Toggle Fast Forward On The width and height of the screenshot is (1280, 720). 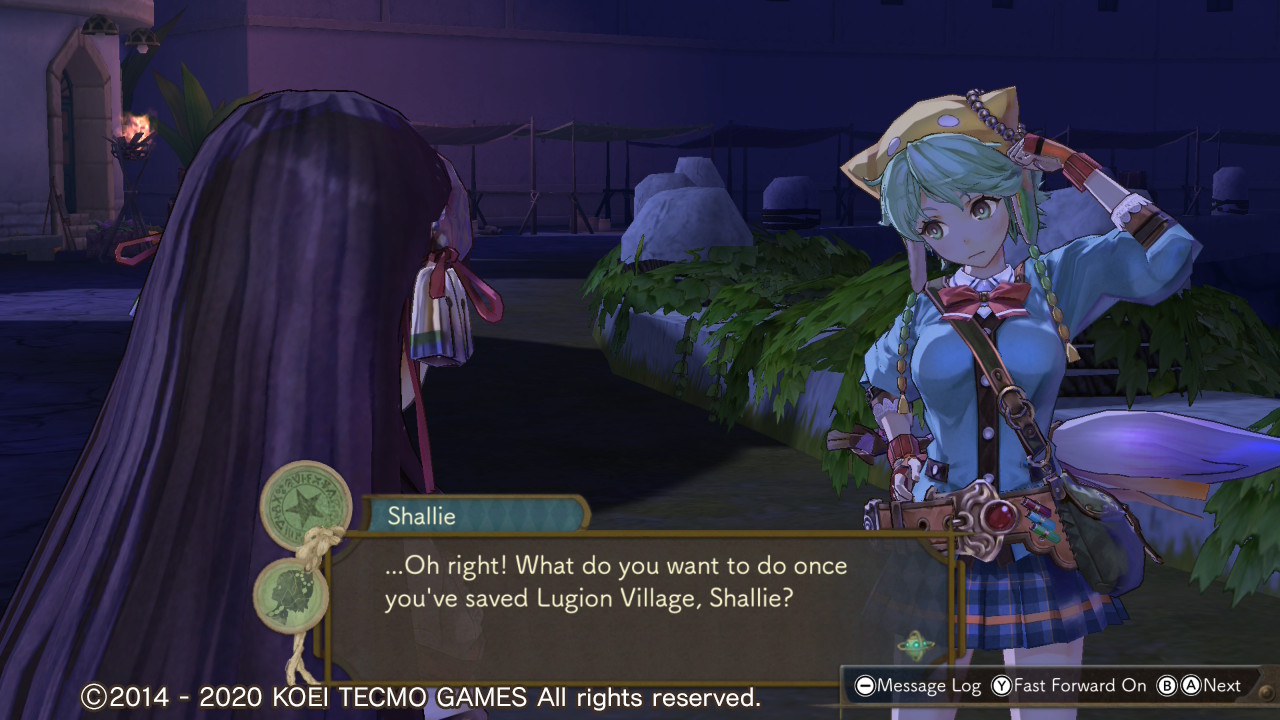pos(1068,686)
